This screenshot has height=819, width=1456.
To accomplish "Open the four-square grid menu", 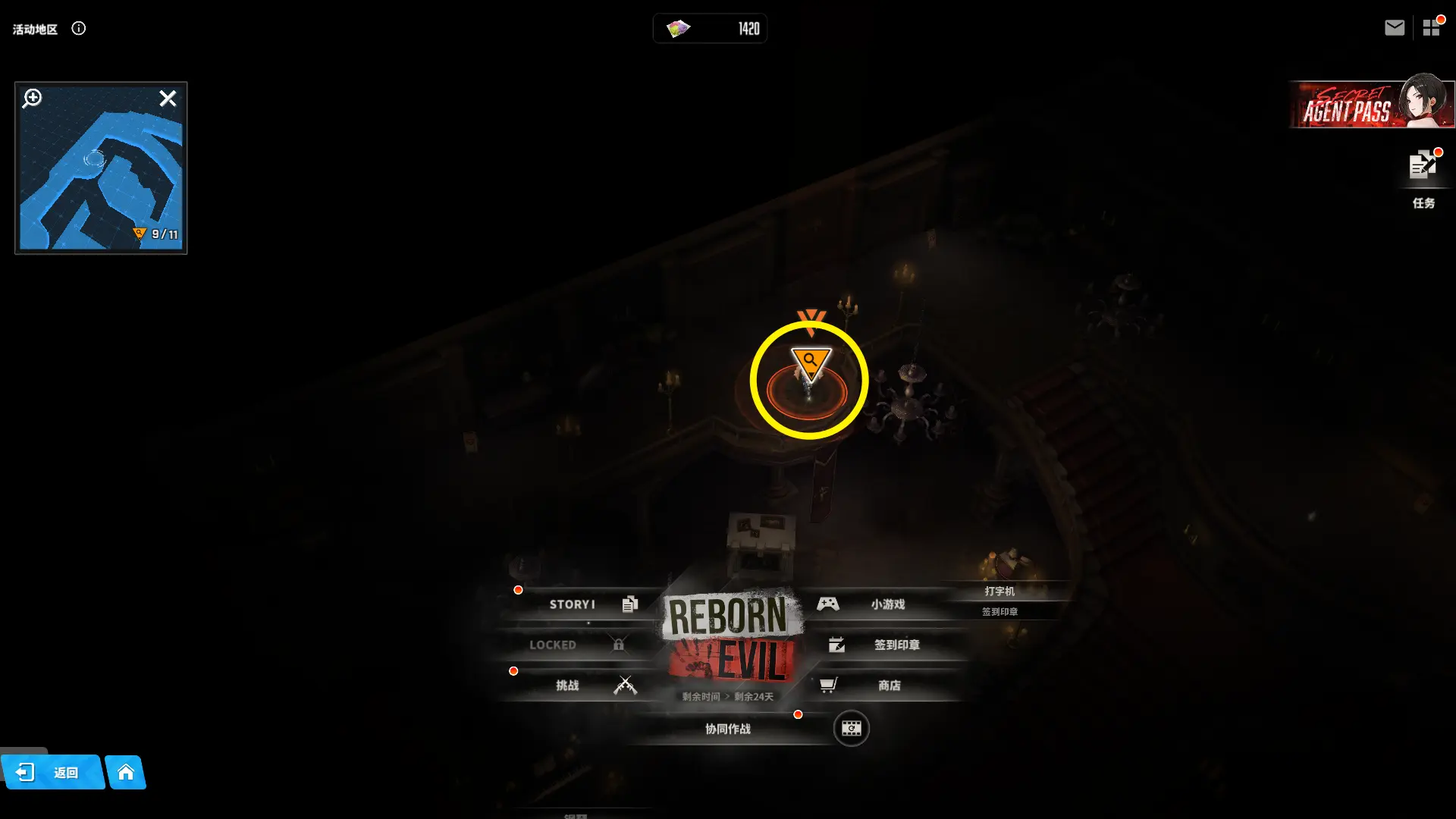I will tap(1431, 28).
